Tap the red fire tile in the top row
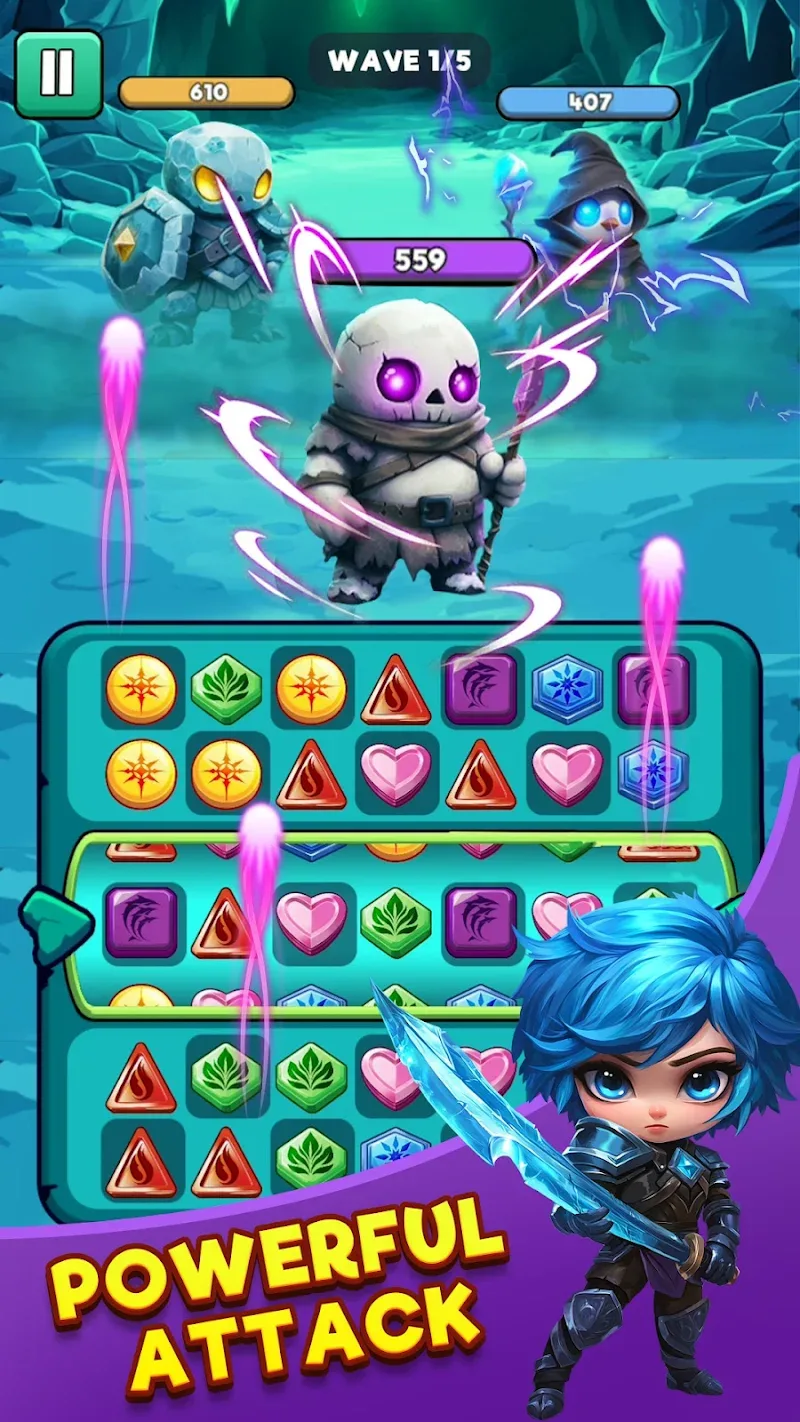800x1422 pixels. [396, 691]
